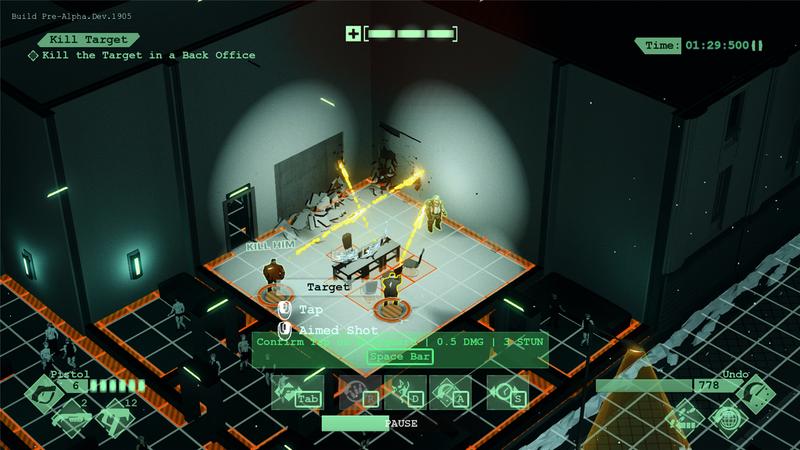Screen dimensions: 800x450
Task: Click the pause bars beside the timer
Action: (x=757, y=45)
